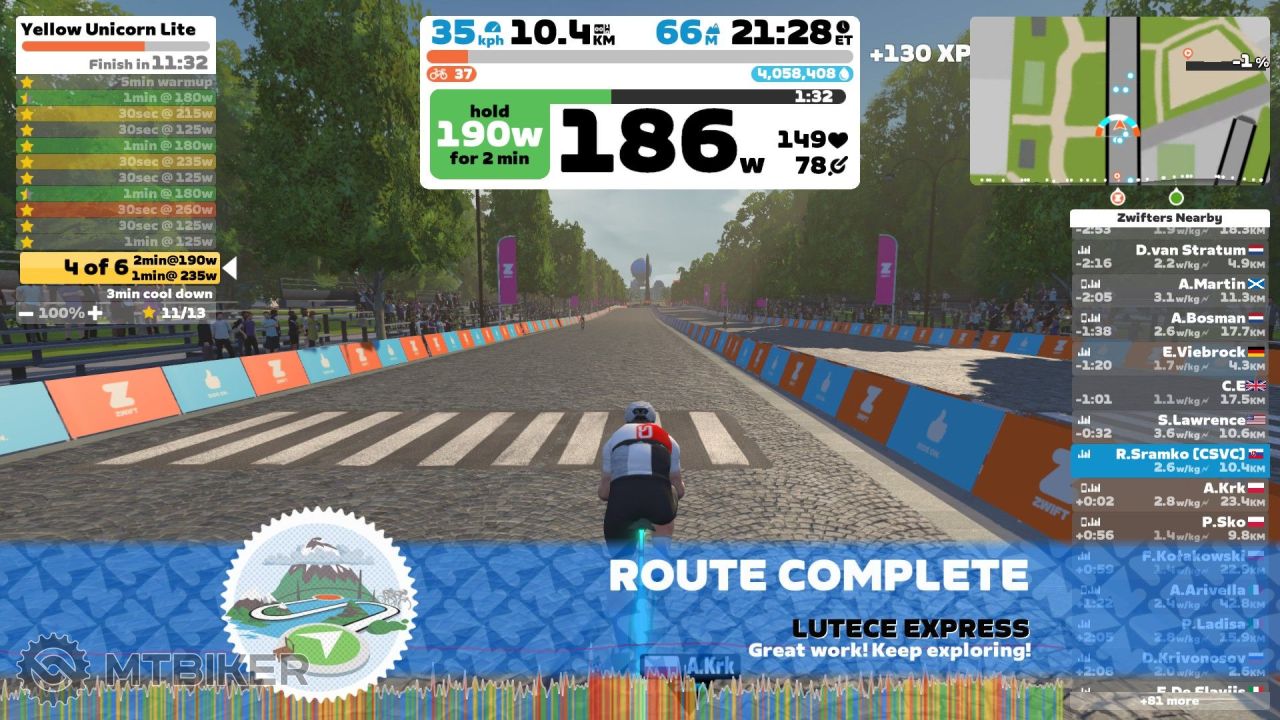Click the current '4 of 6' workout interval block
Image resolution: width=1280 pixels, height=720 pixels.
120,267
